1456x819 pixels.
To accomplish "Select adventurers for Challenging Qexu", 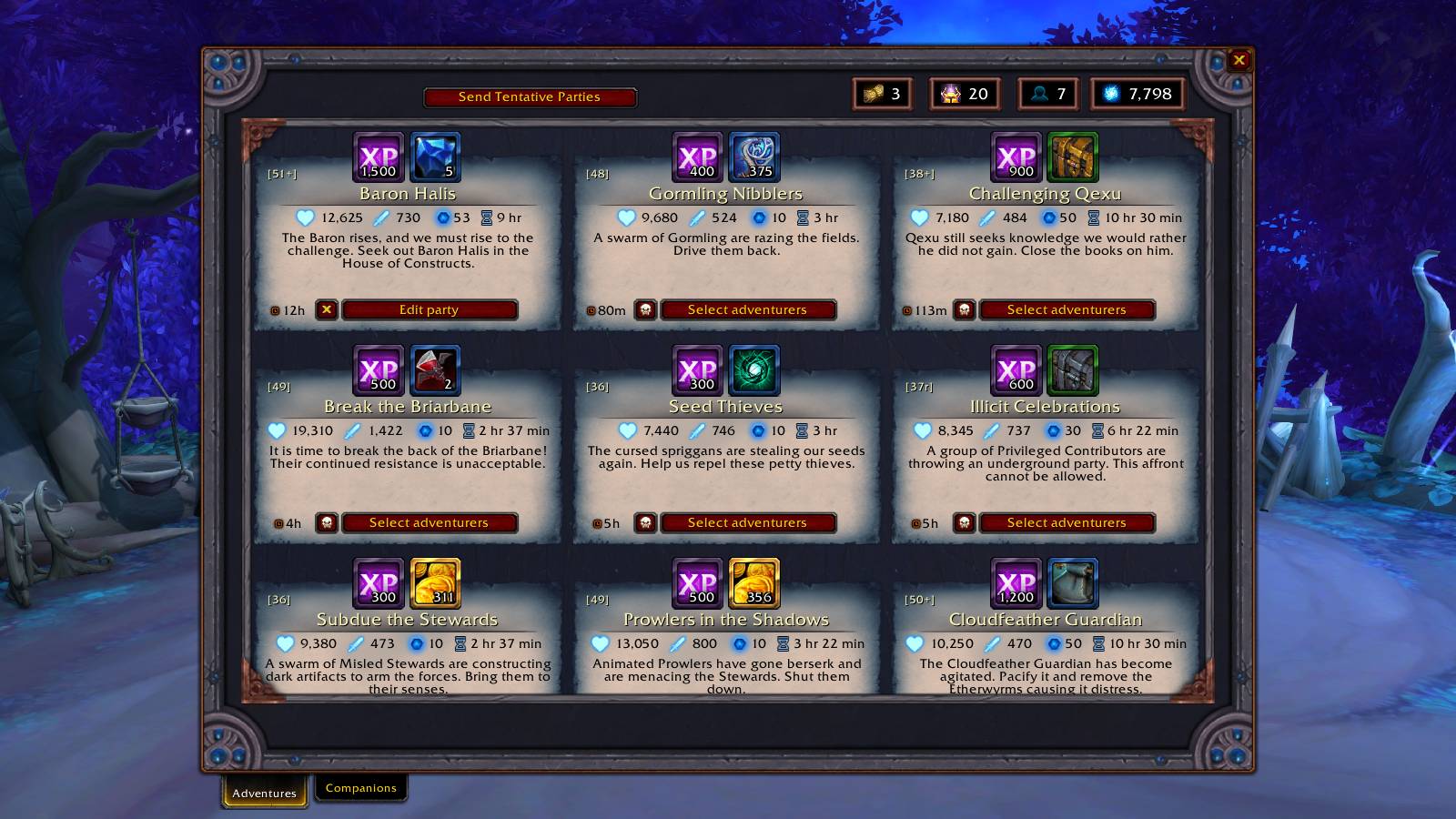I will click(1067, 310).
